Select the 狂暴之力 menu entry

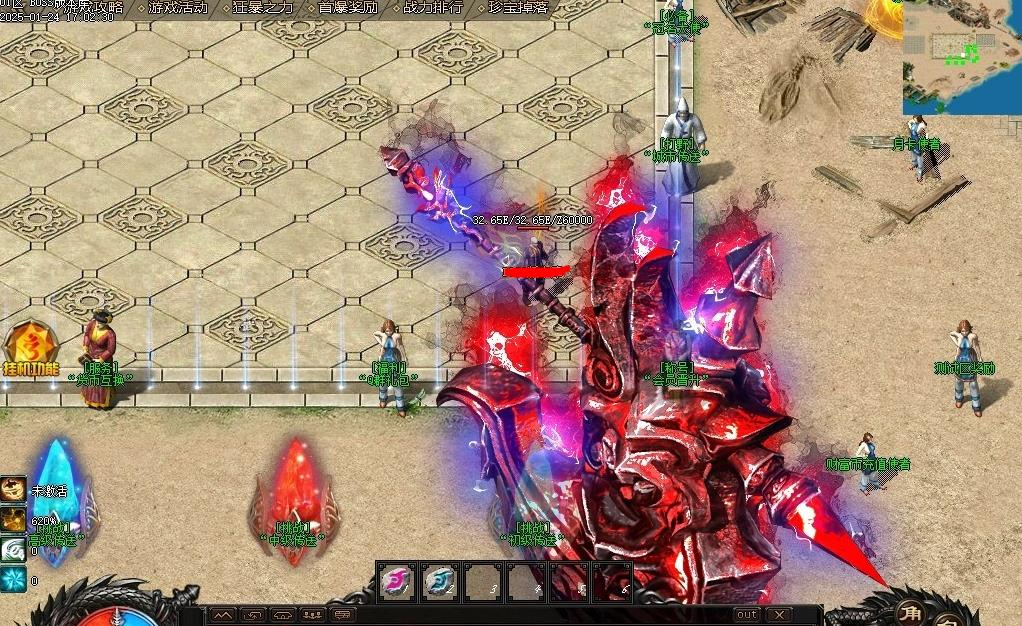(263, 7)
